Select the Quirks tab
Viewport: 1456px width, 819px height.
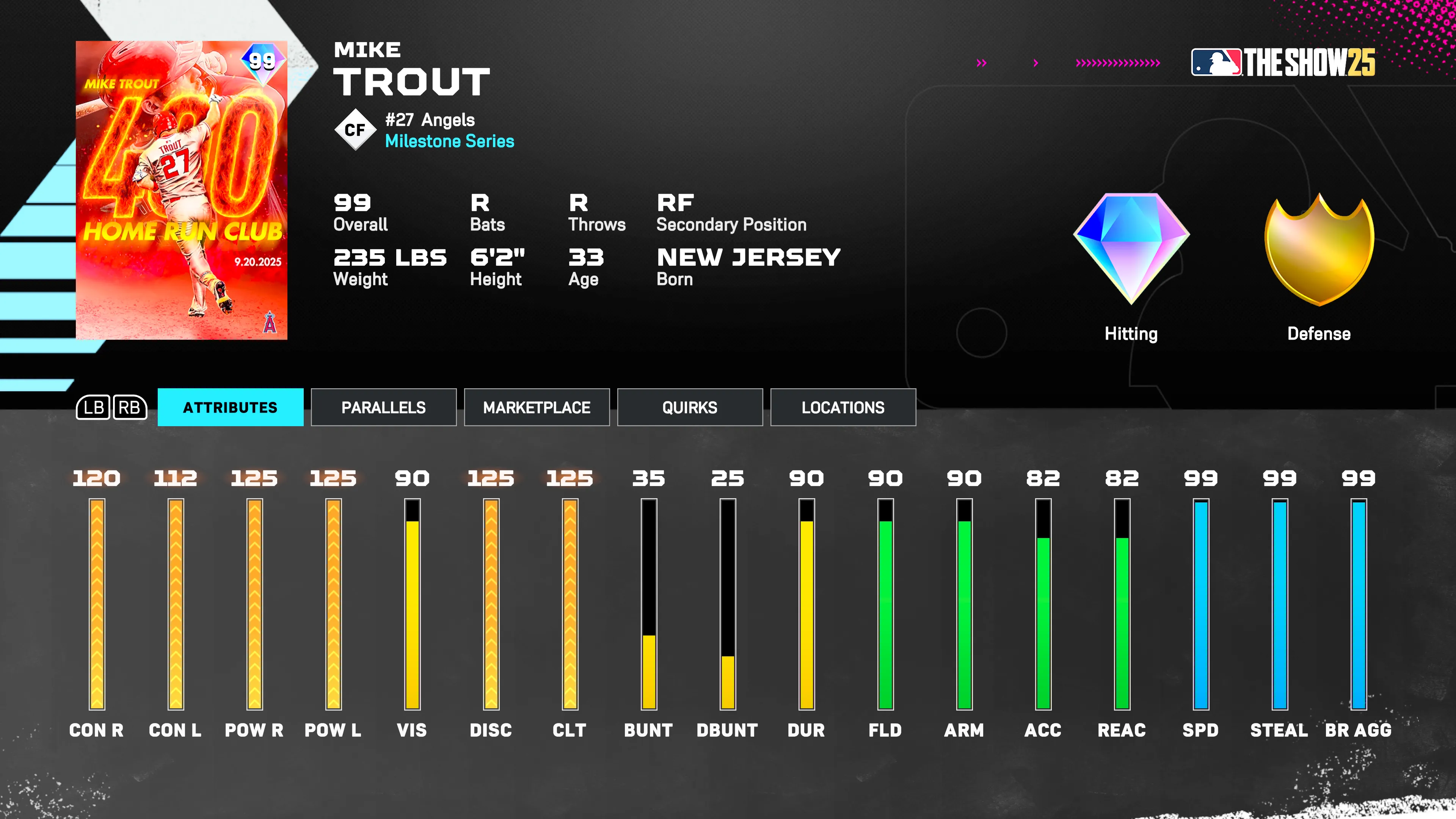pos(690,407)
